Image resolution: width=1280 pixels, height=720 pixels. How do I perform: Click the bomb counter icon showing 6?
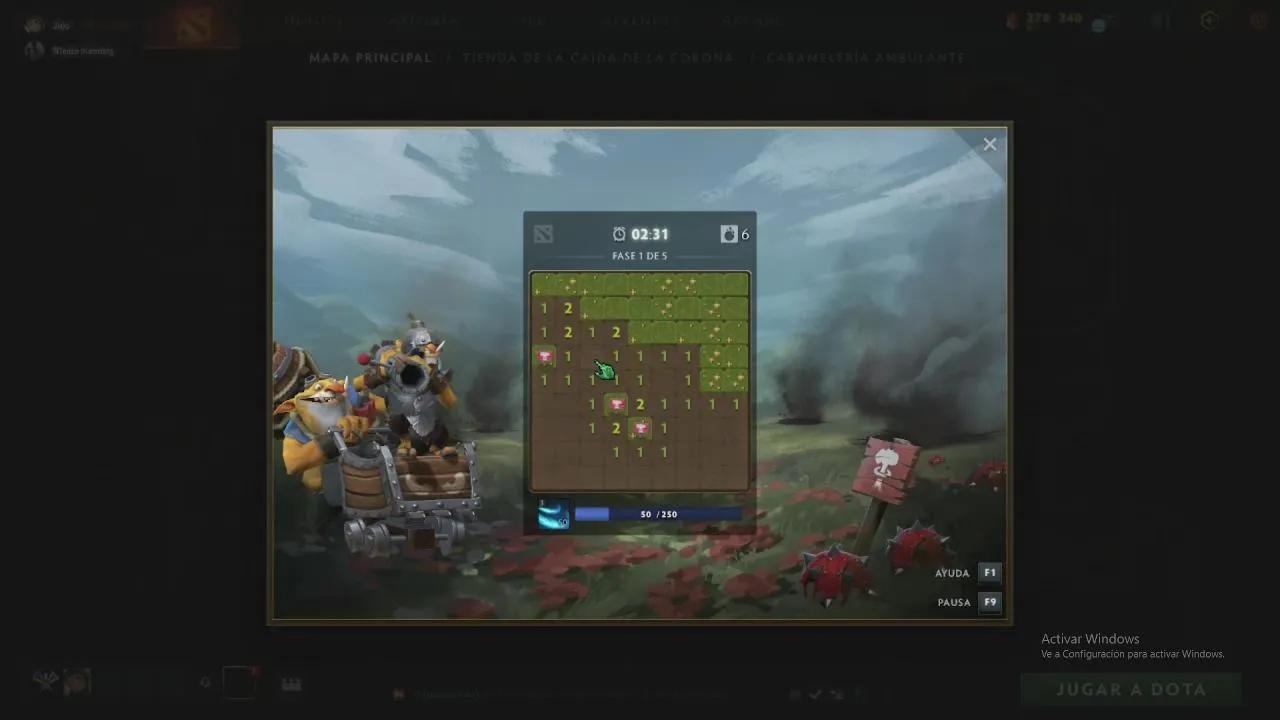(x=729, y=233)
